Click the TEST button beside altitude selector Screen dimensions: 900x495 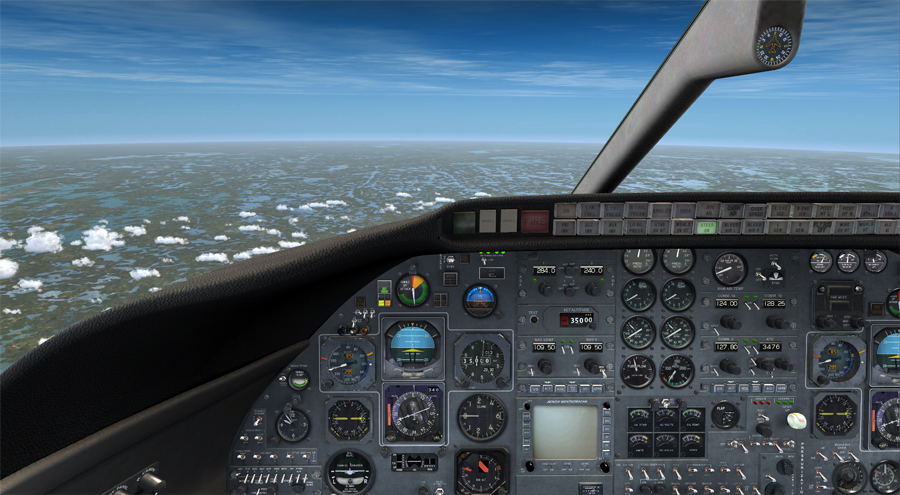(534, 319)
